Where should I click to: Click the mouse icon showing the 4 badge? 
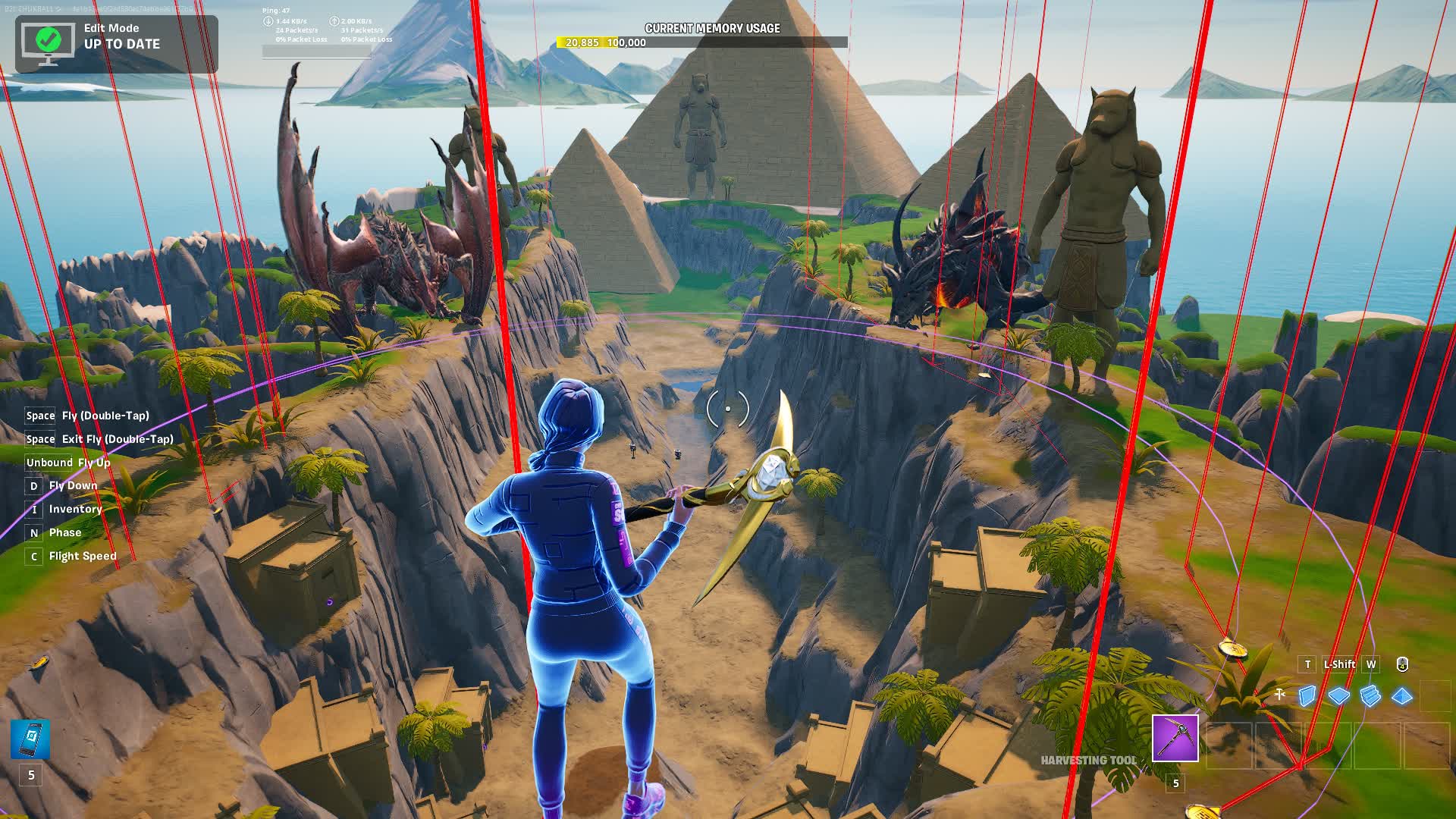click(x=1402, y=664)
